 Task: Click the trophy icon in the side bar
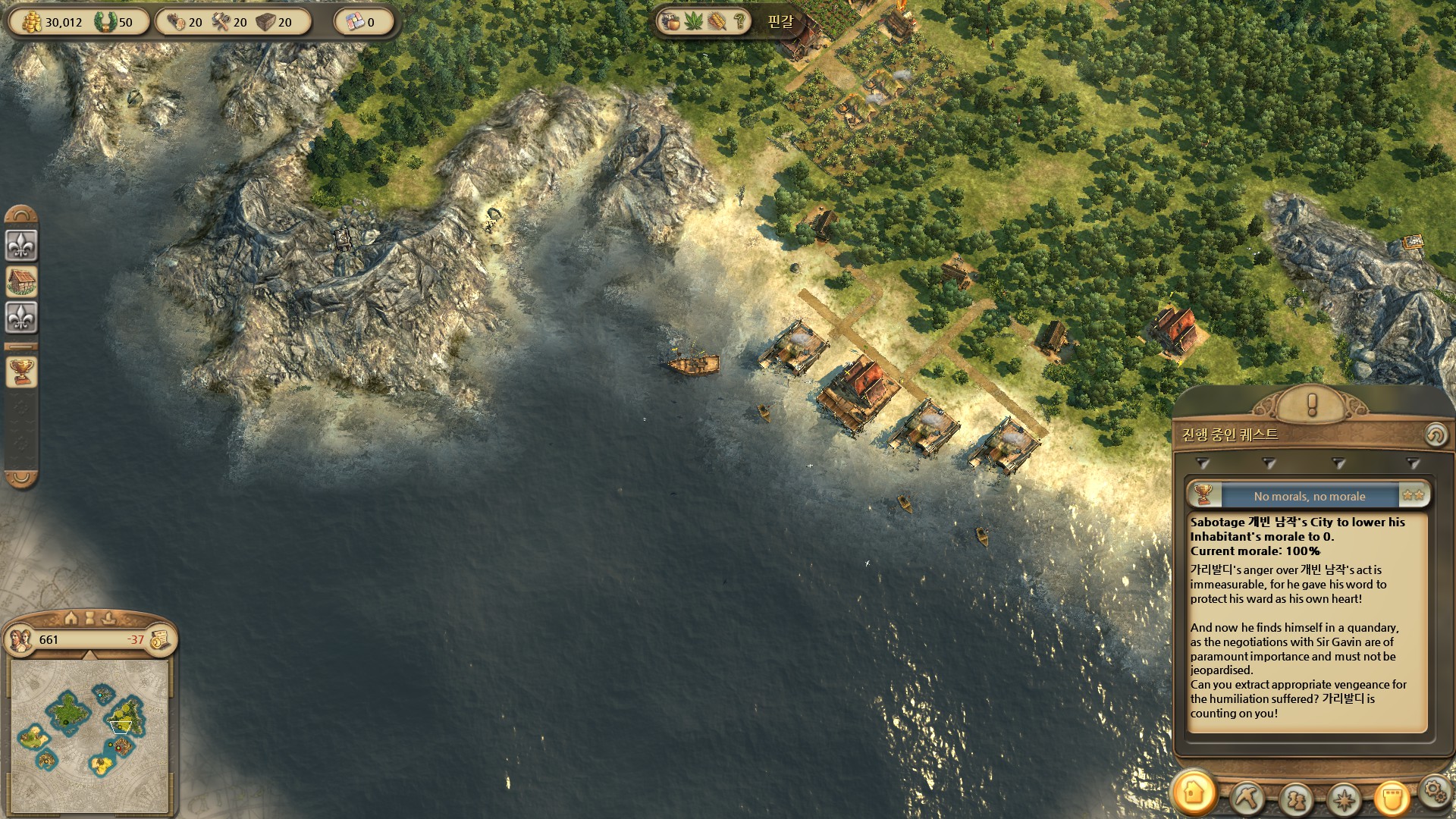pos(21,372)
